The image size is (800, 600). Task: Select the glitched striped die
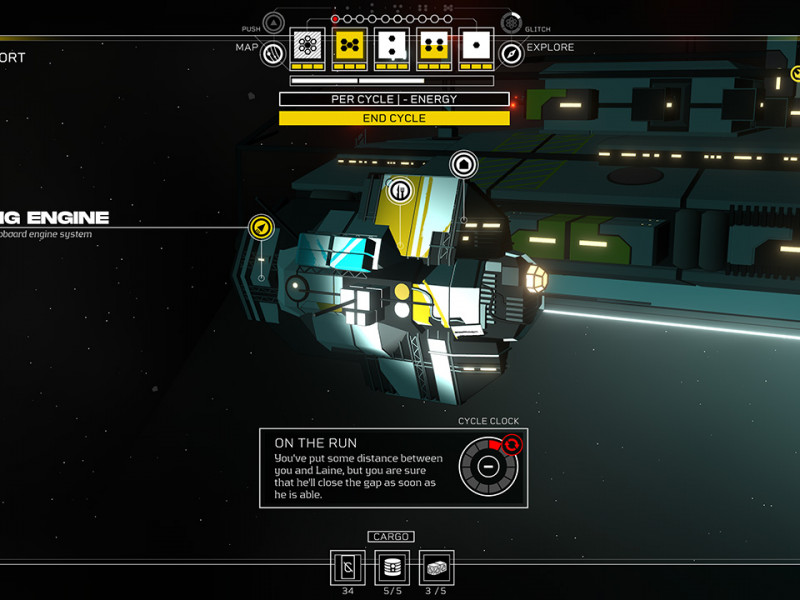(x=308, y=45)
